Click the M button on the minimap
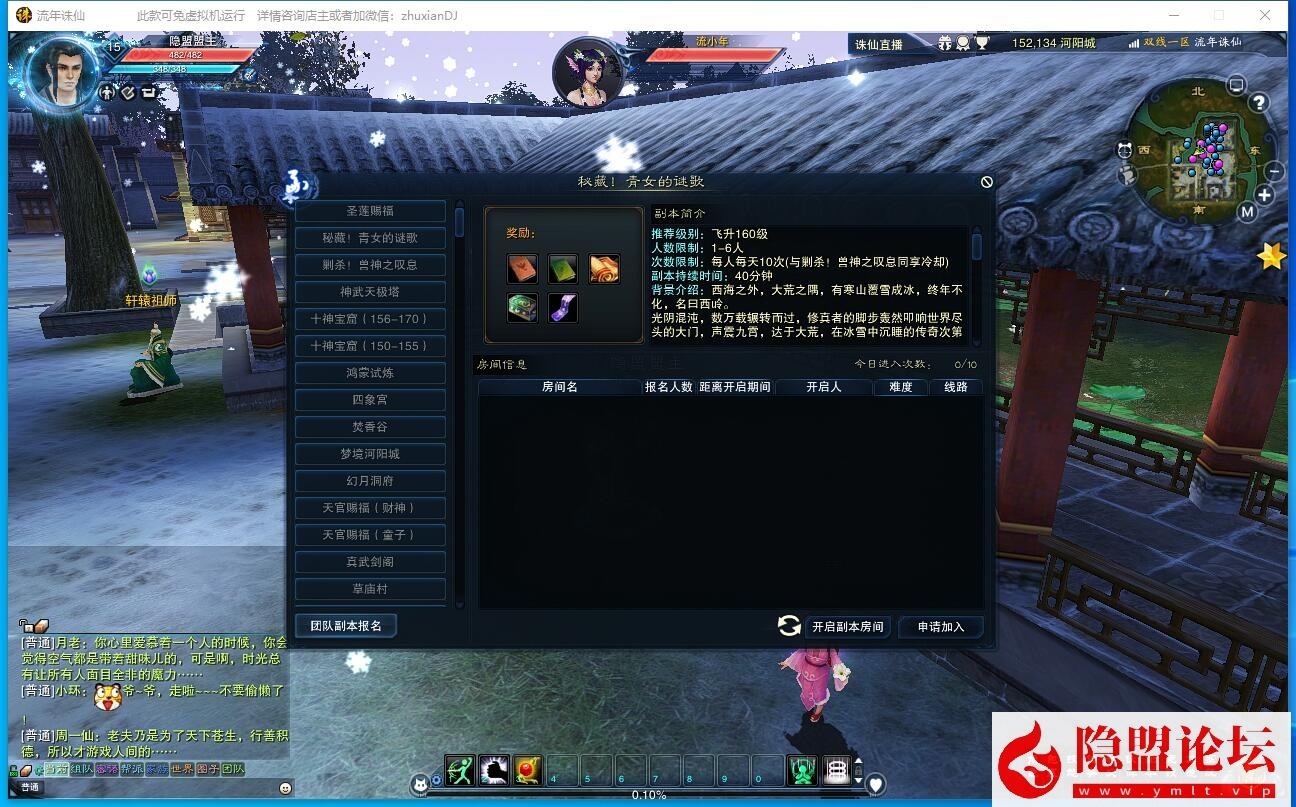 1246,211
